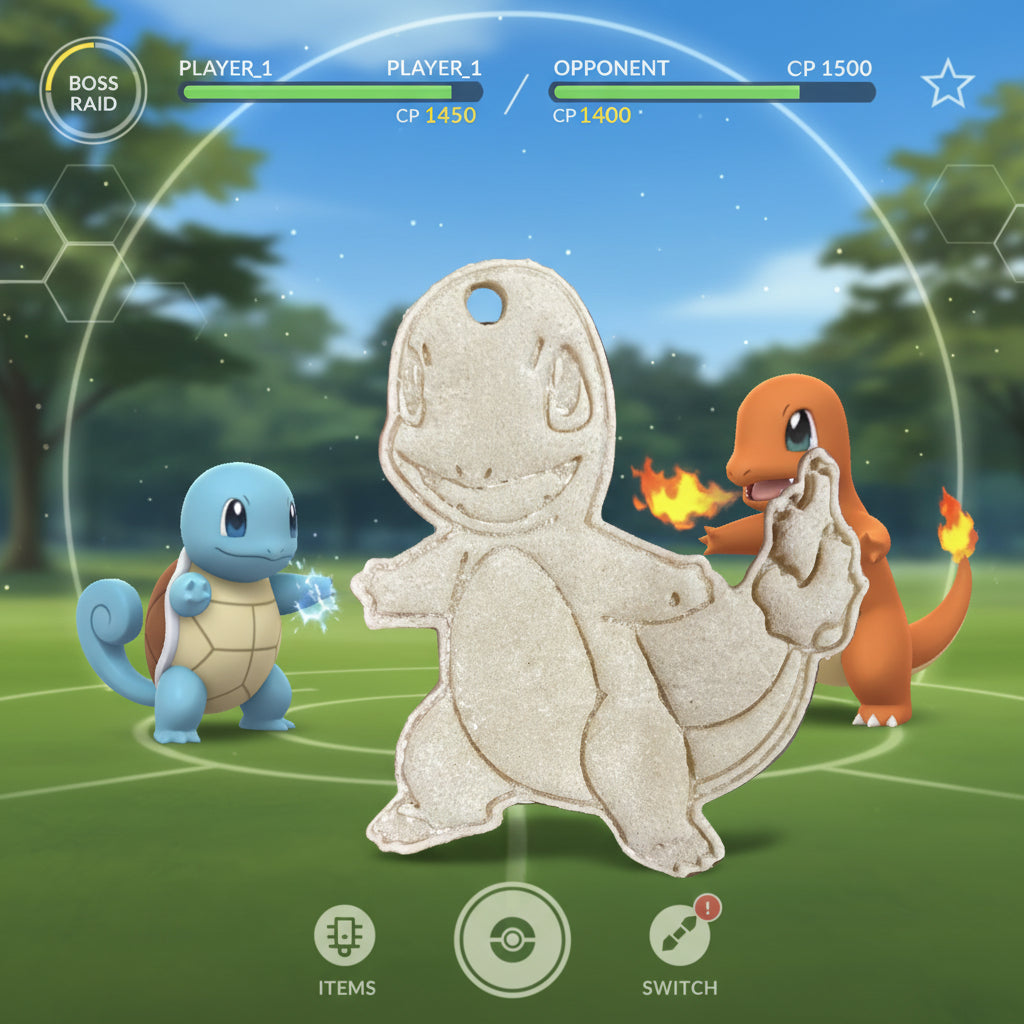Switch Pokémon with the Switch button
This screenshot has height=1024, width=1024.
(679, 937)
